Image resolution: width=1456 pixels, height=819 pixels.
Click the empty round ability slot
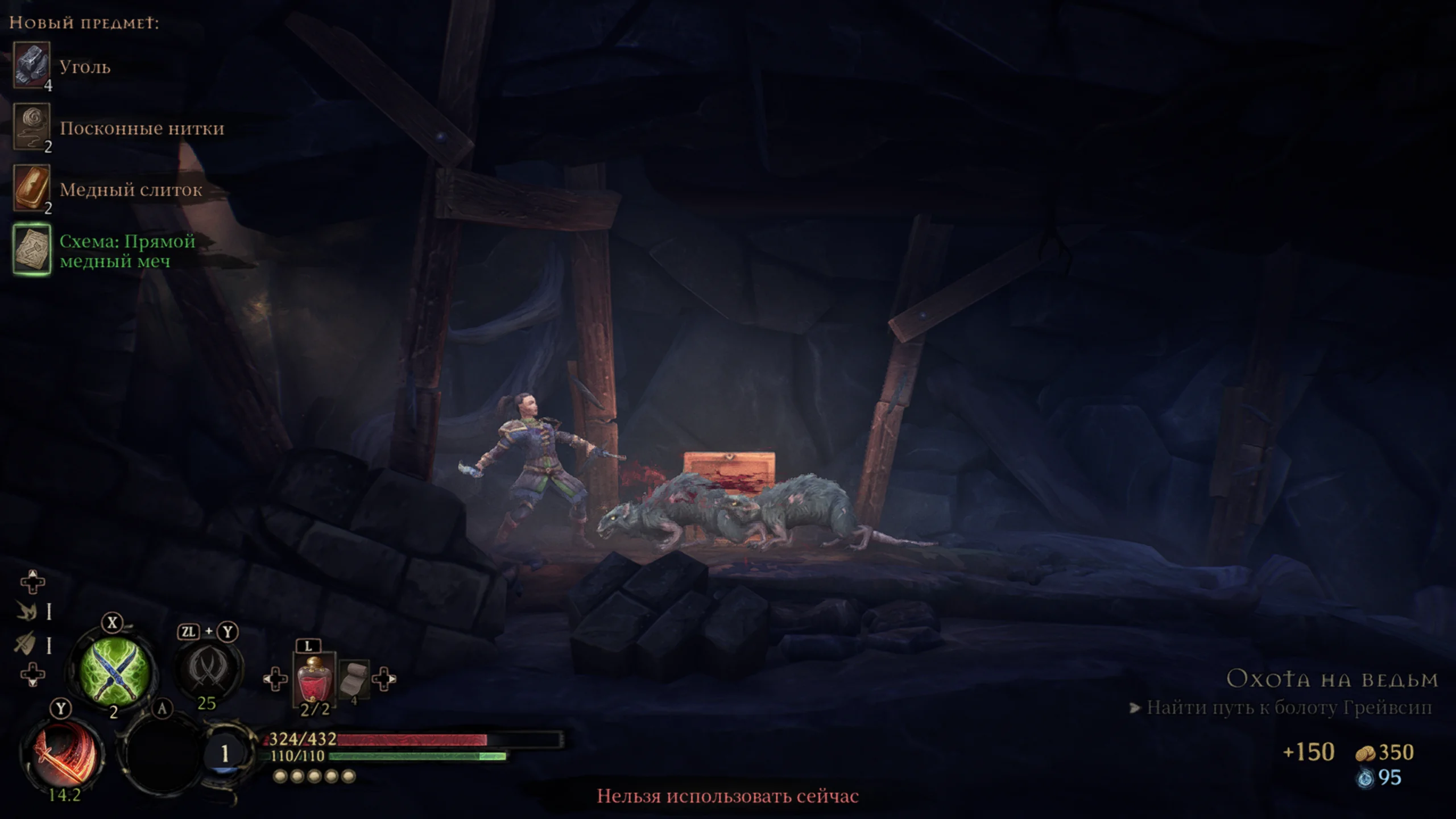(x=163, y=755)
